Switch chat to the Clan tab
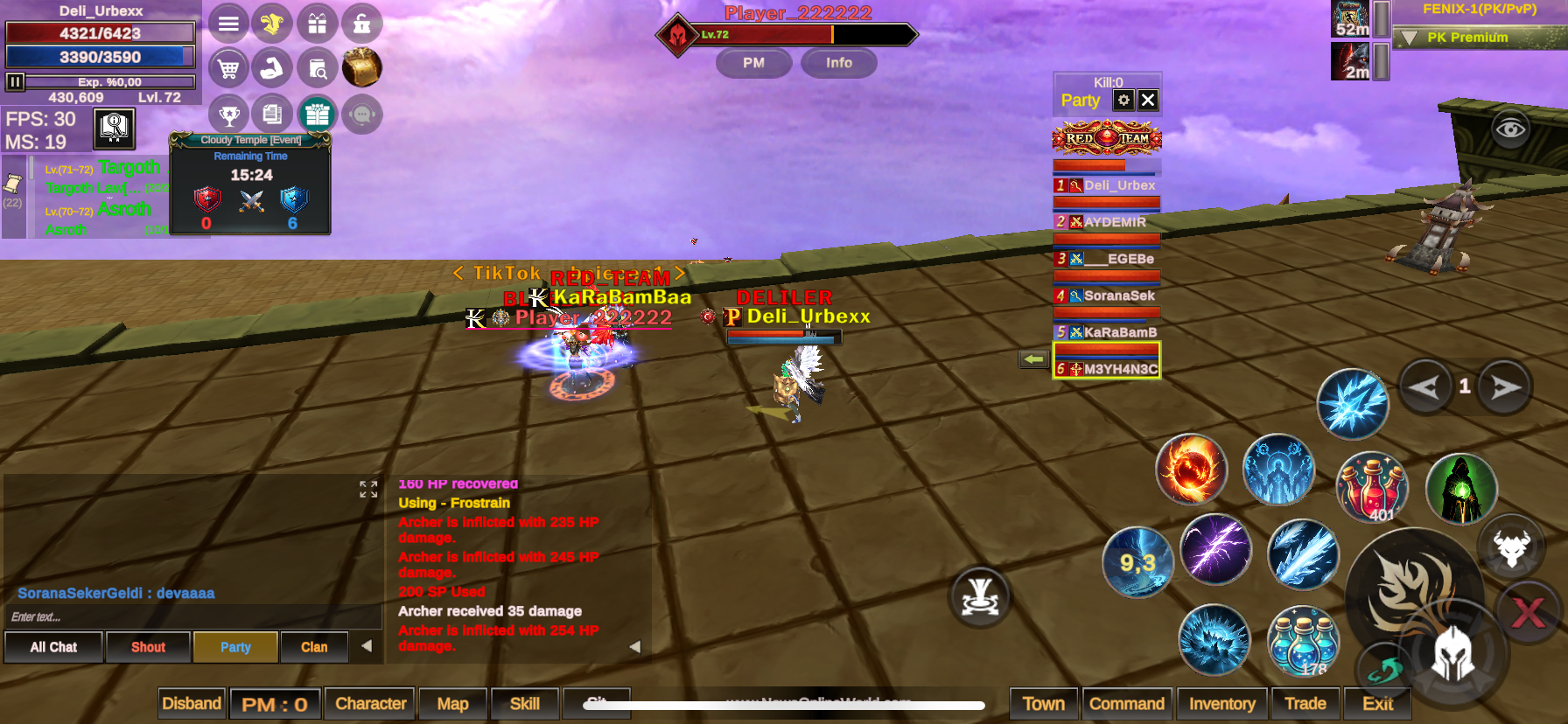Image resolution: width=1568 pixels, height=724 pixels. tap(314, 647)
